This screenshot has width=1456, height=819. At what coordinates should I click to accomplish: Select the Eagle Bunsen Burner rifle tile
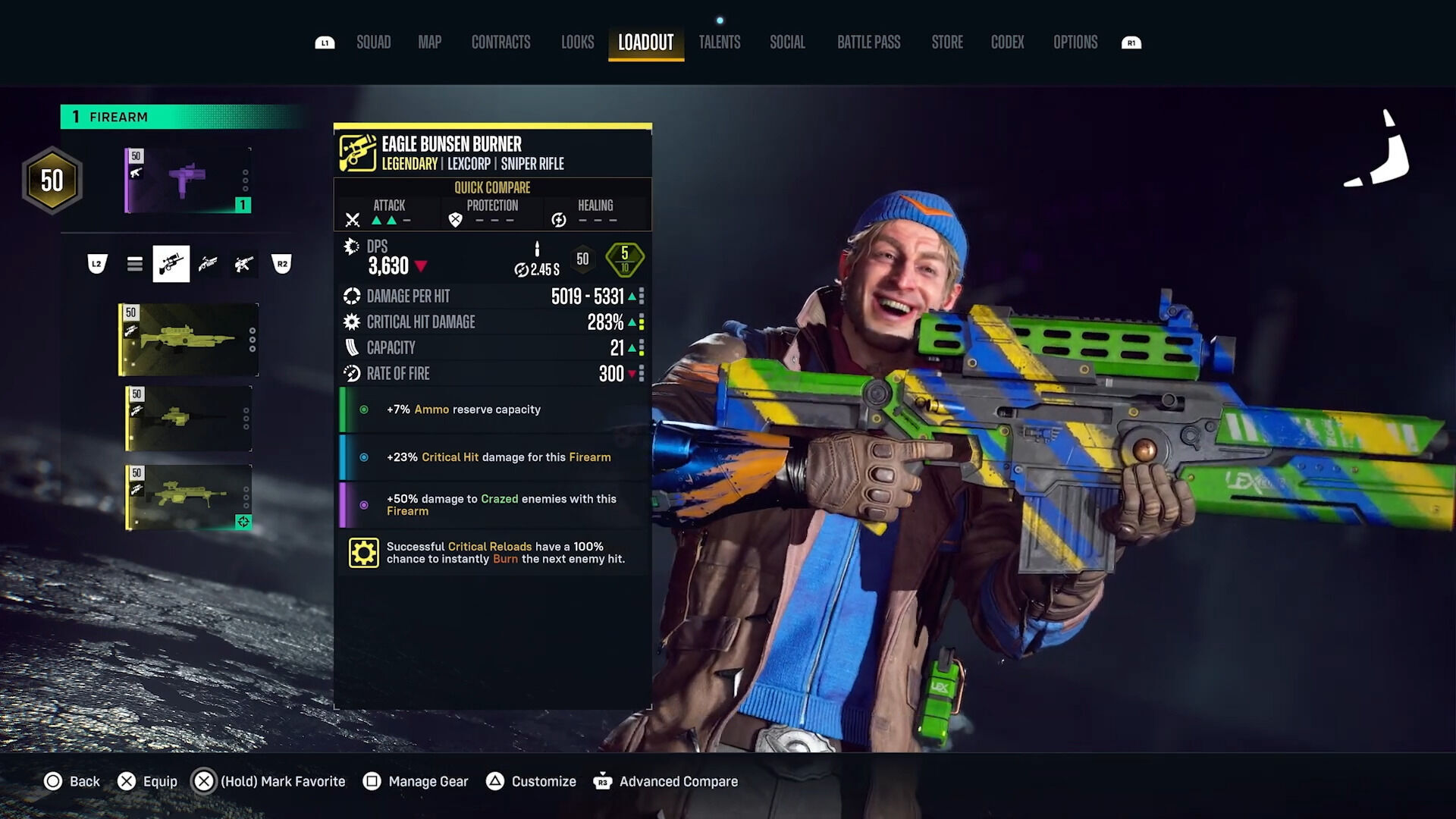click(188, 340)
